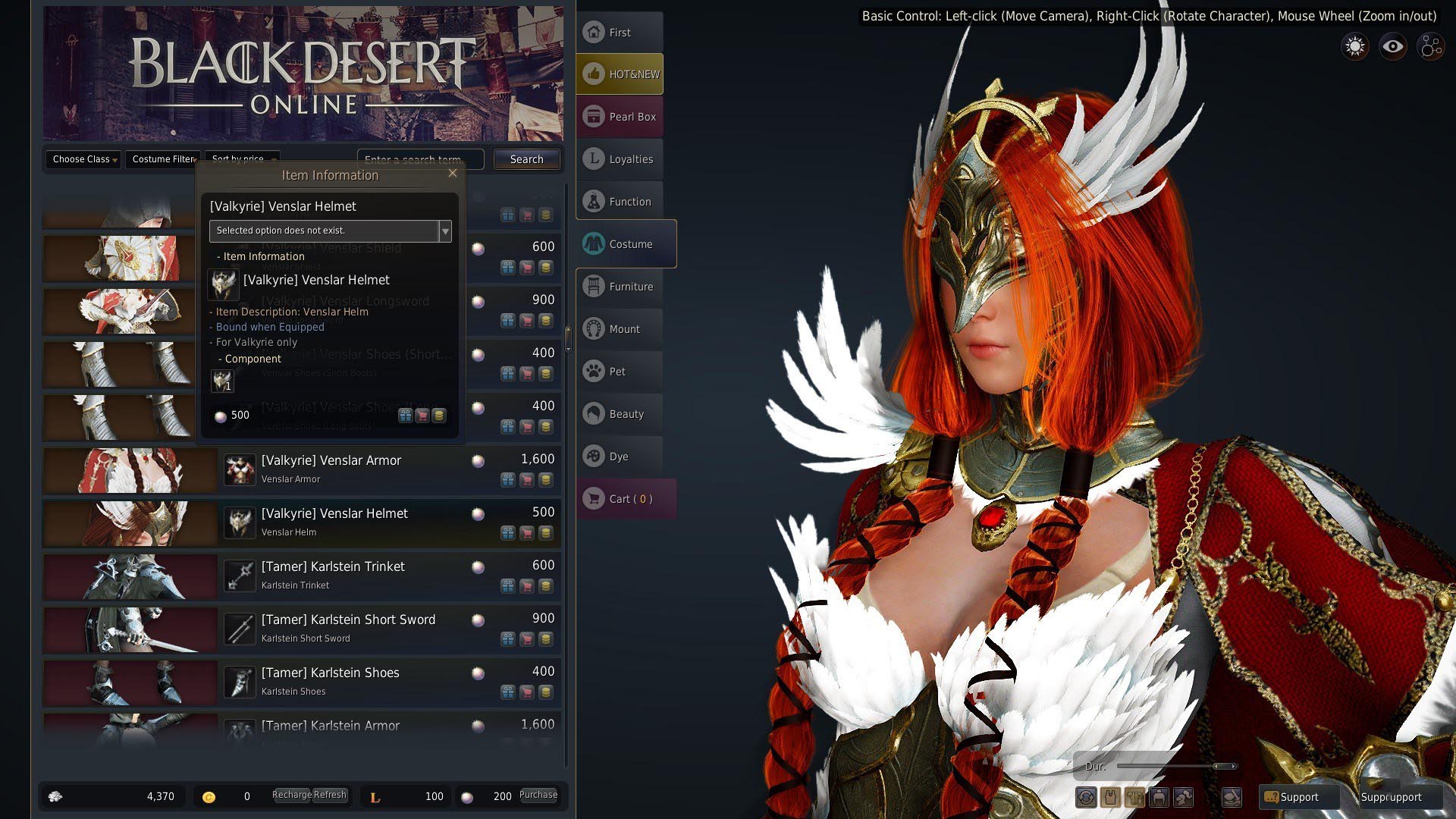
Task: Select the Valkyrie Venslar Armor listing
Action: coord(331,461)
